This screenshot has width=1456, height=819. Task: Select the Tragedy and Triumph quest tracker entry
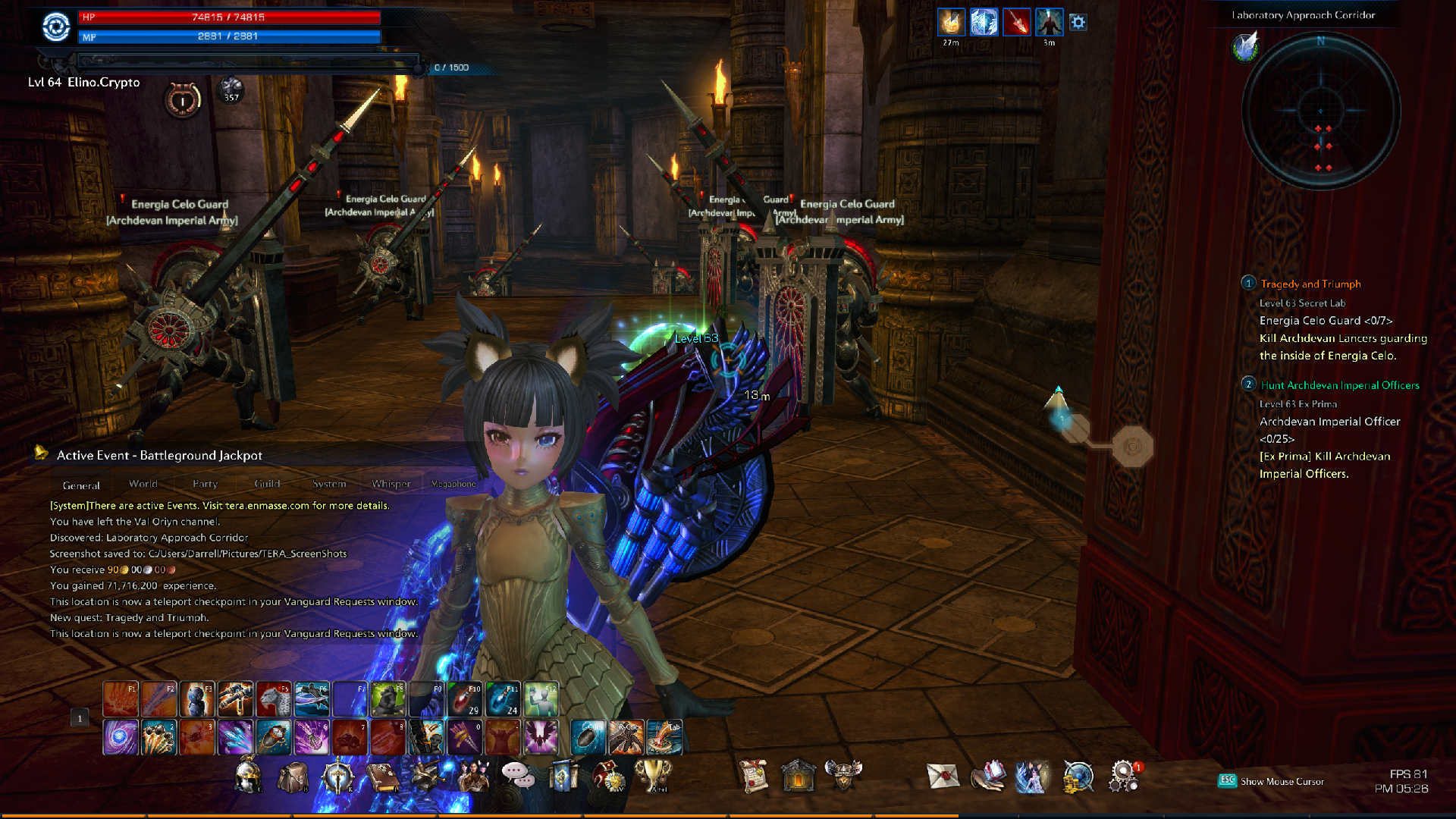point(1310,284)
